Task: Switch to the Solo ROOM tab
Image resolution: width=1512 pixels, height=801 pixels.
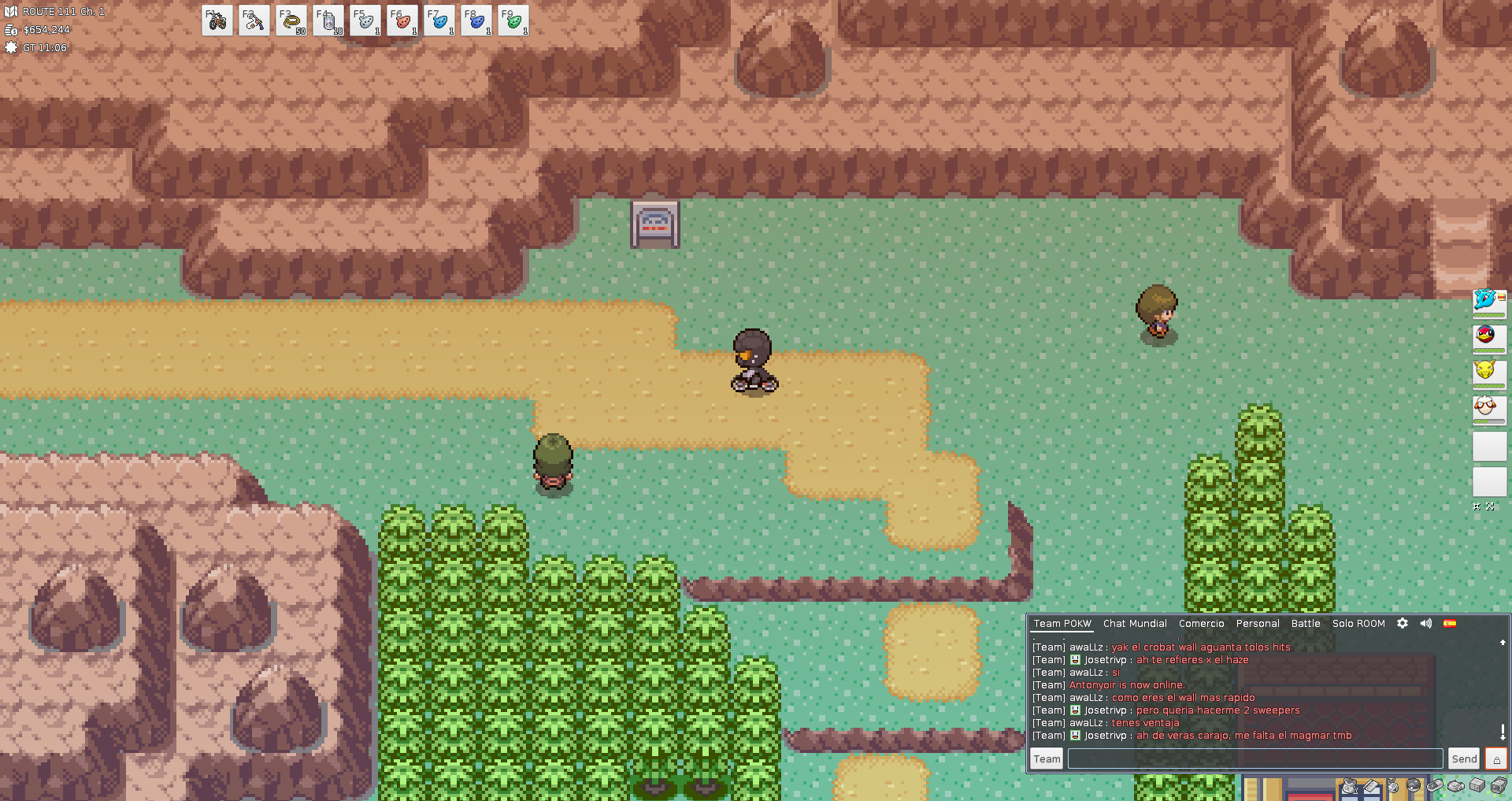Action: [1358, 623]
